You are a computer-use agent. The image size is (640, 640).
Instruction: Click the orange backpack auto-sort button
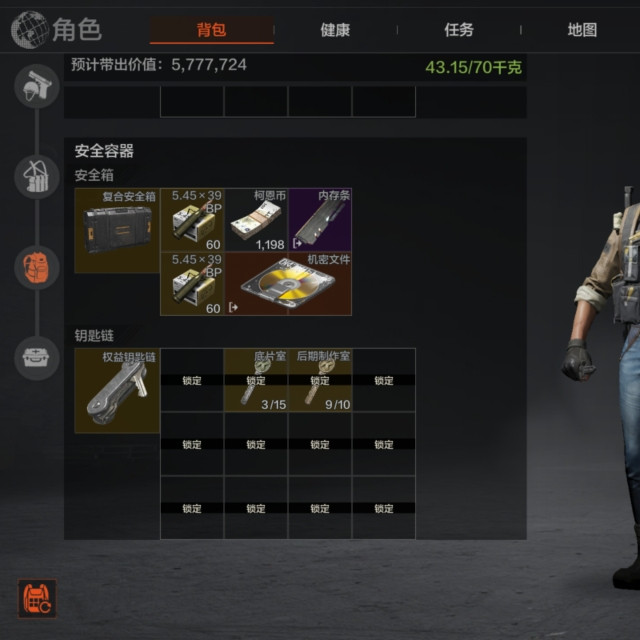coord(37,599)
